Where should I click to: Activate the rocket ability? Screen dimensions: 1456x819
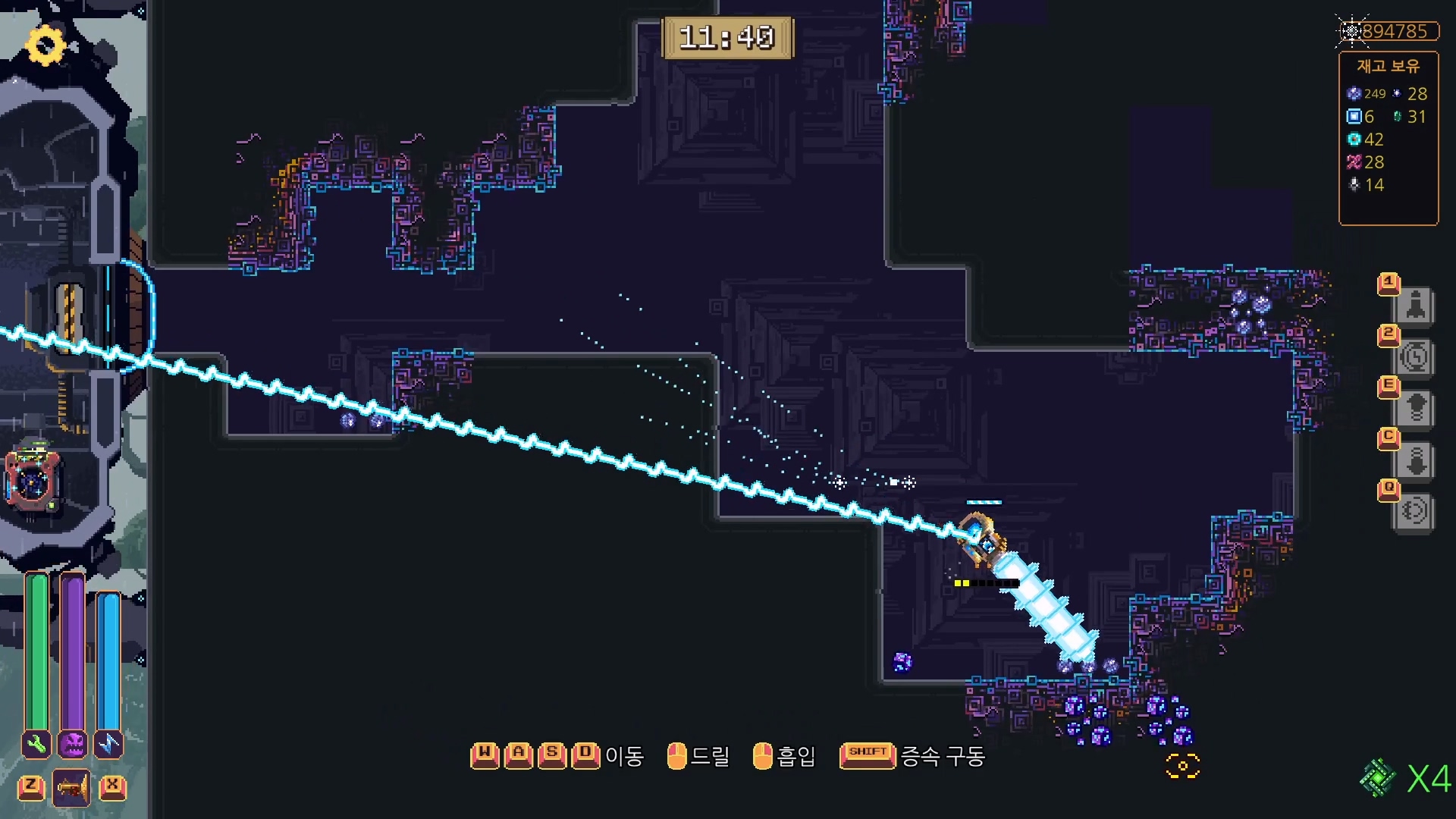[1415, 306]
